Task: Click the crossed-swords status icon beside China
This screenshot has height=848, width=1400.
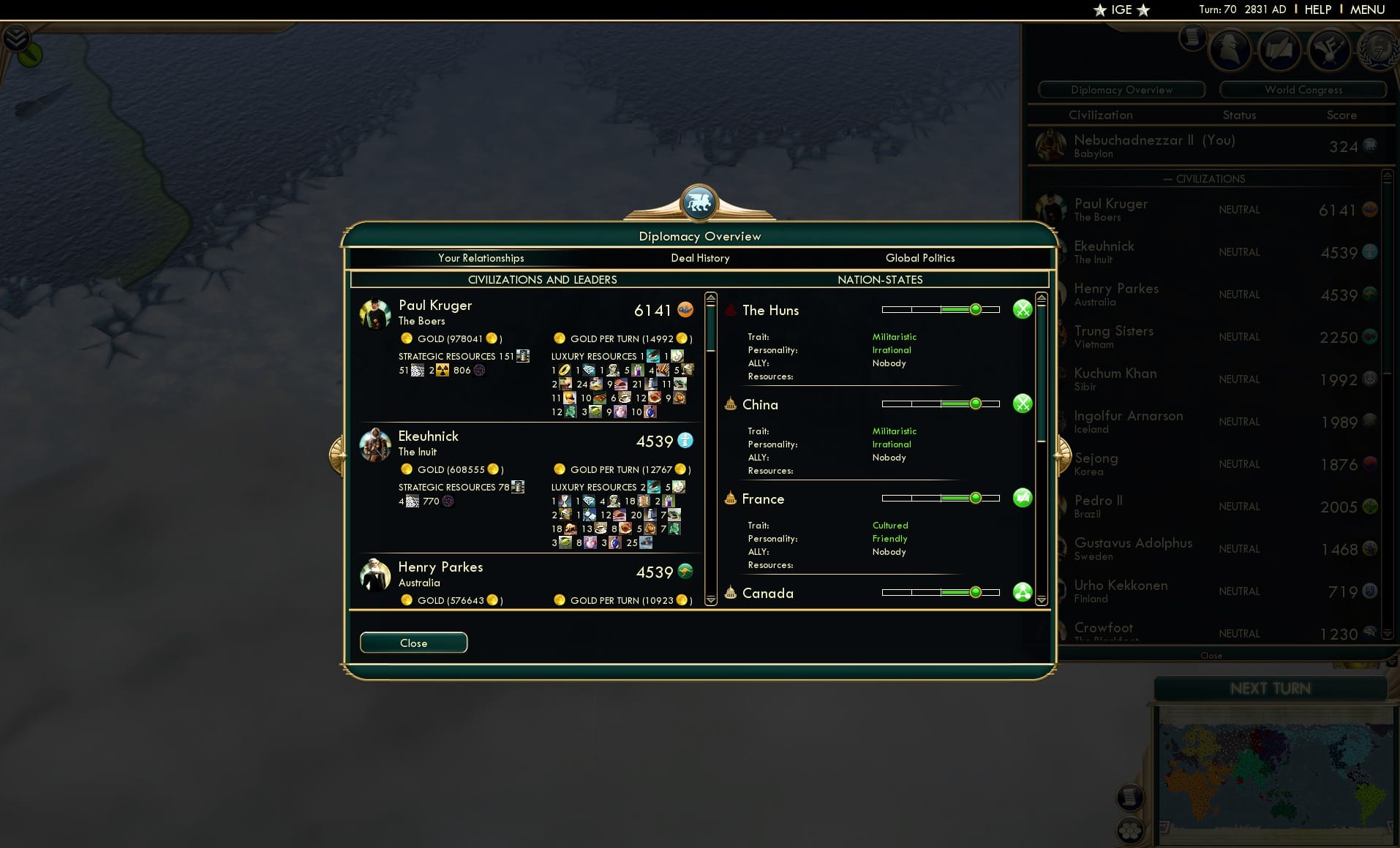Action: coord(1023,403)
